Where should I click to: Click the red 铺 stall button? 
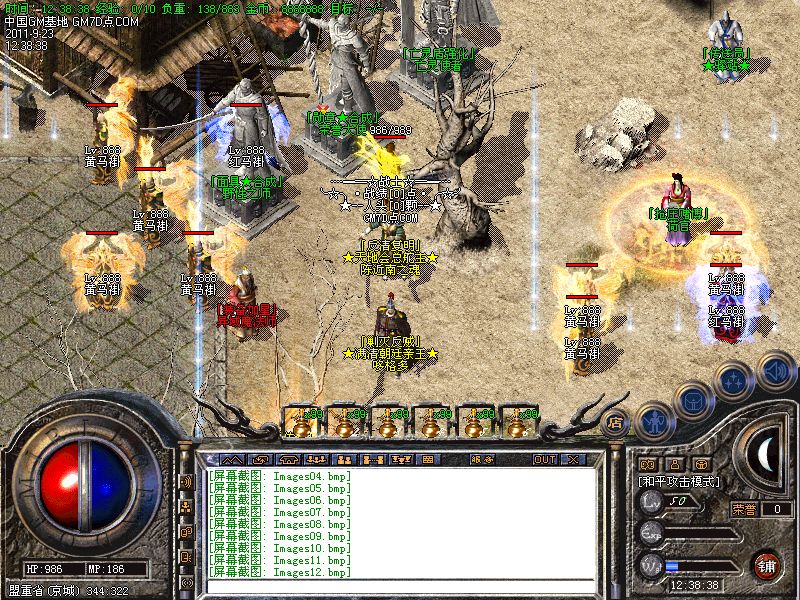767,564
